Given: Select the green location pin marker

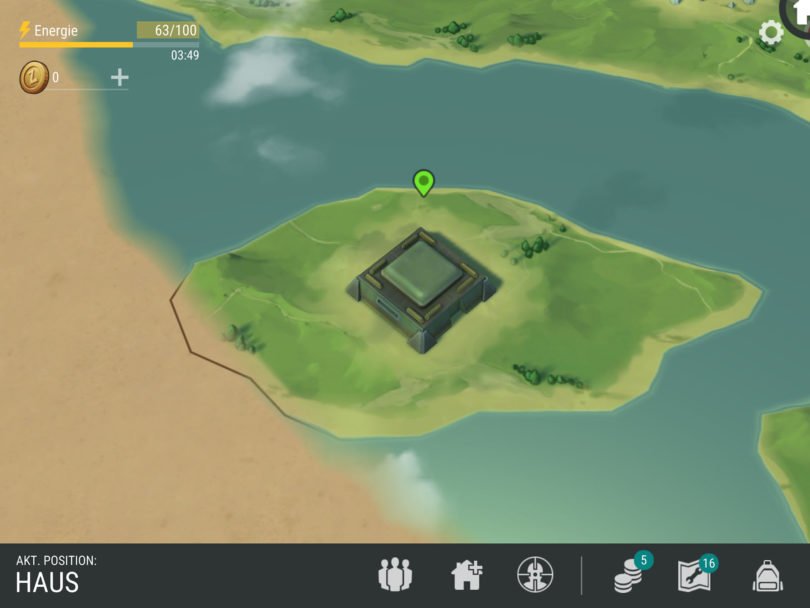Looking at the screenshot, I should click(x=423, y=182).
